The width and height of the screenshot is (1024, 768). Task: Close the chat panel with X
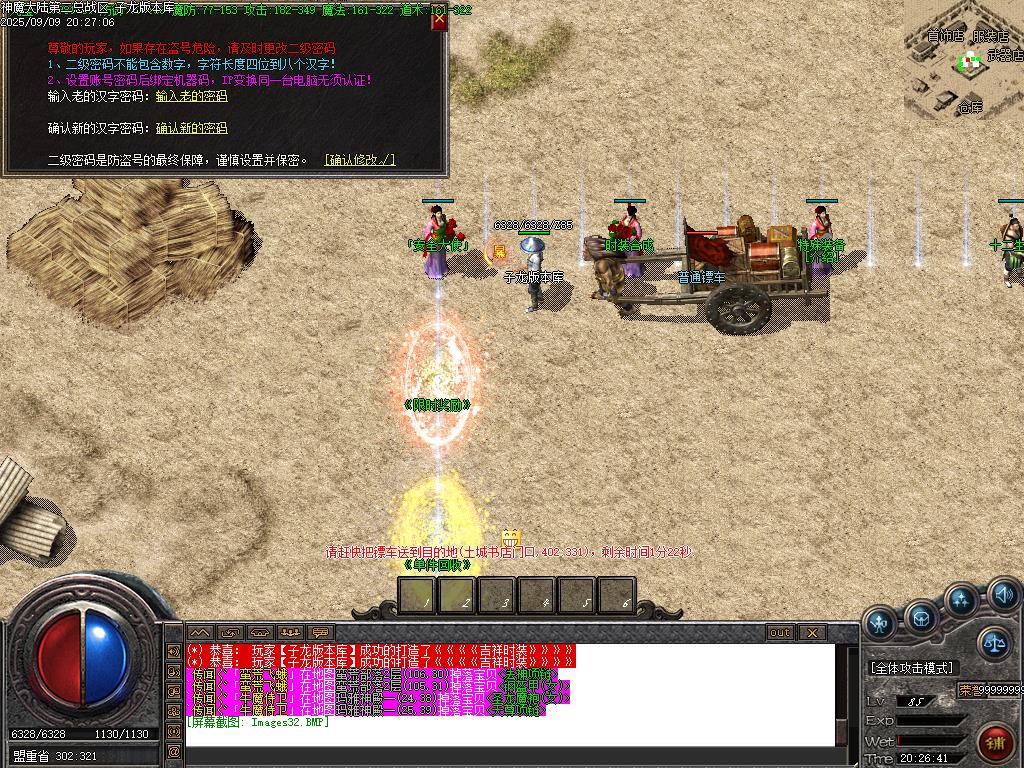click(812, 633)
